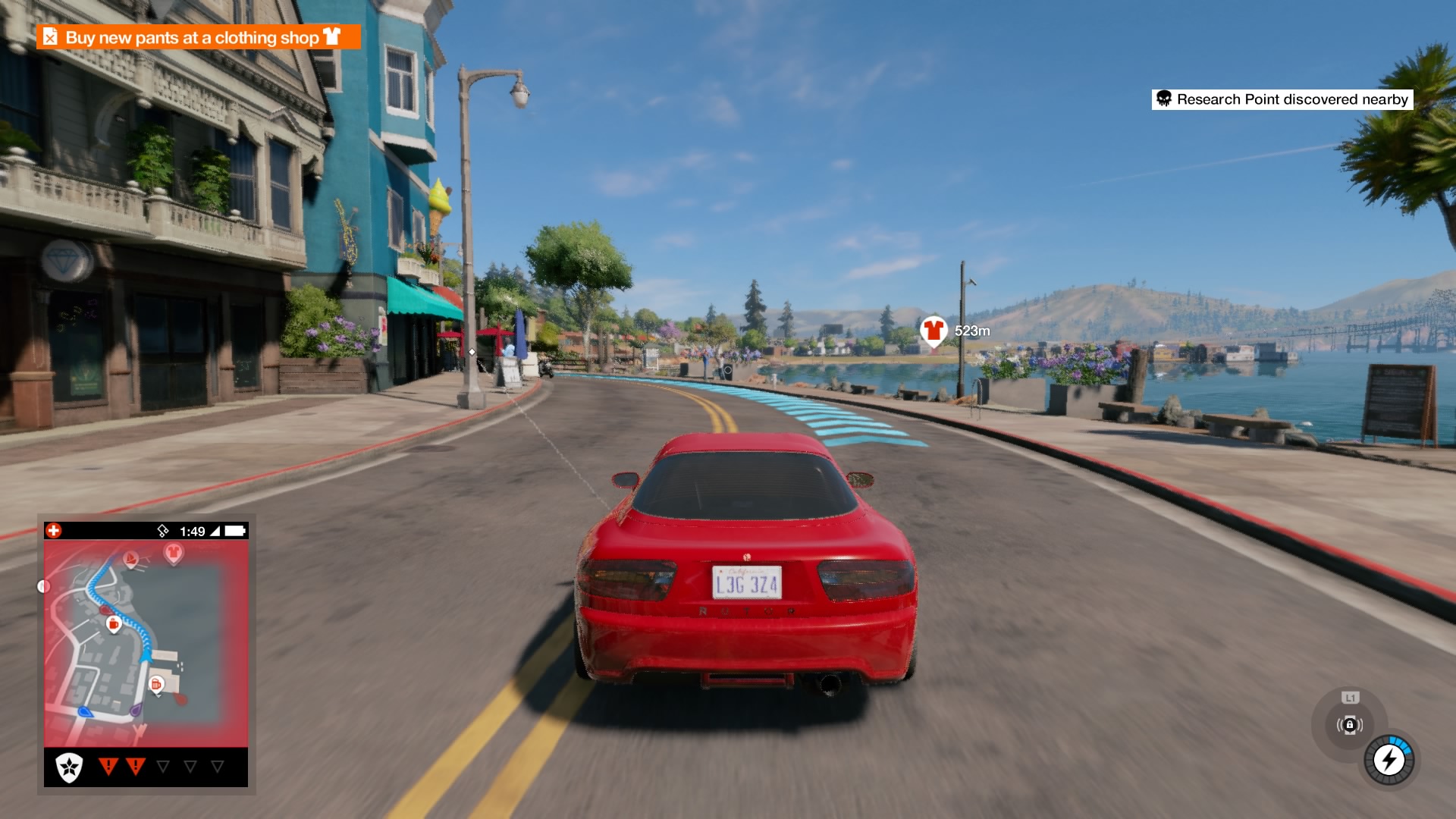Click the 'Buy new pants' objective tracker
This screenshot has height=819, width=1456.
[x=198, y=37]
